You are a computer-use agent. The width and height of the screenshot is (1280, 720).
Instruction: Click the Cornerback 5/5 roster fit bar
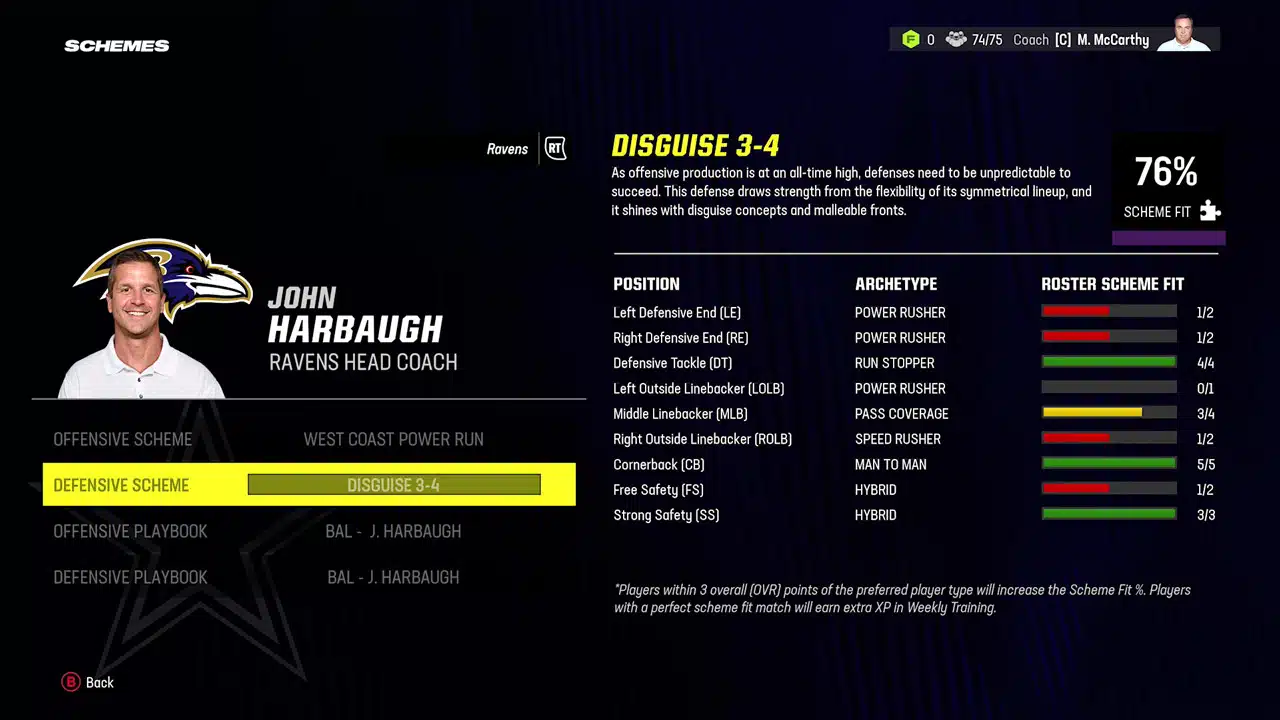point(1109,463)
